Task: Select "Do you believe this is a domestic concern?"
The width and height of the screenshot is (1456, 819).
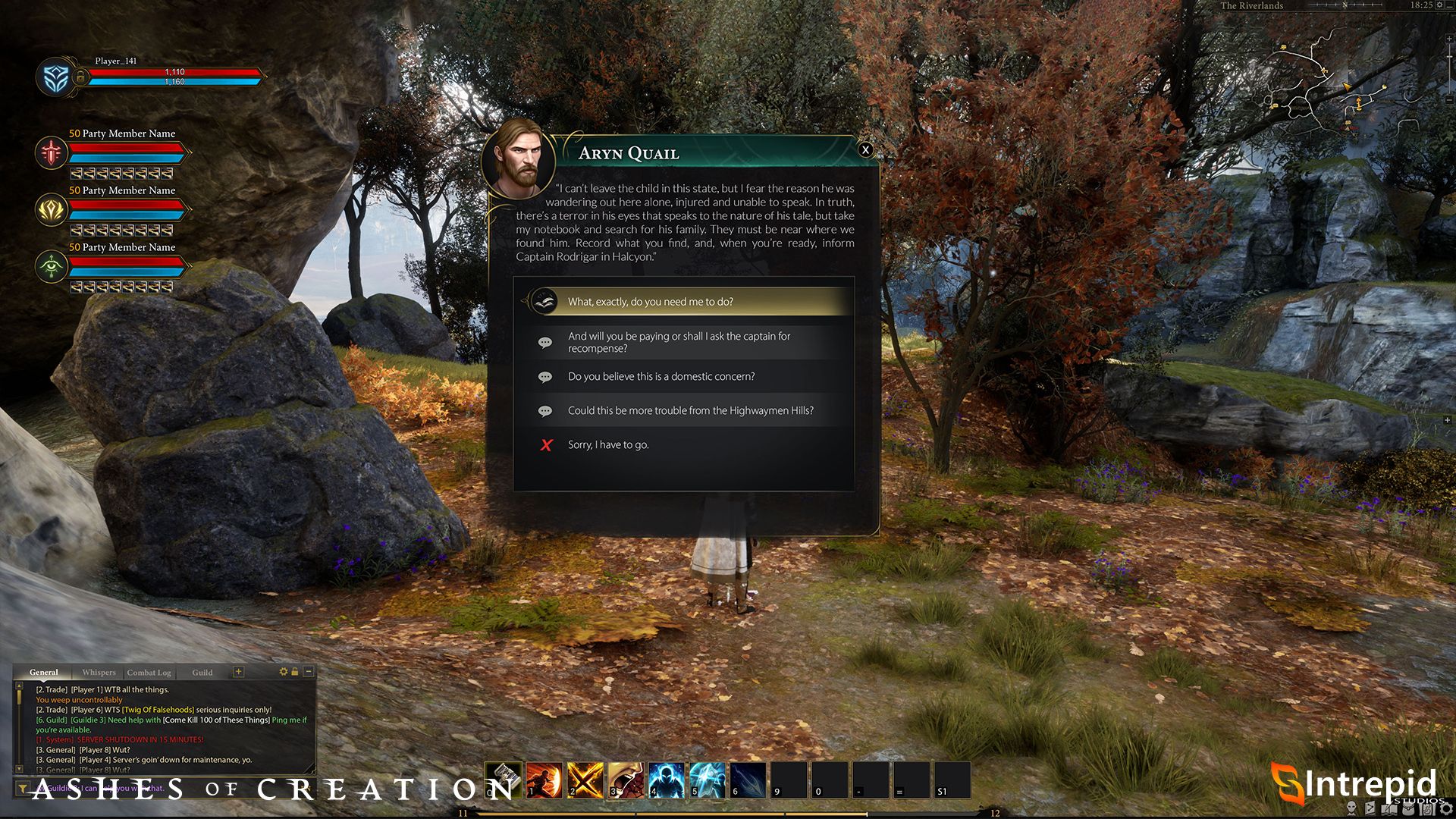Action: tap(661, 377)
